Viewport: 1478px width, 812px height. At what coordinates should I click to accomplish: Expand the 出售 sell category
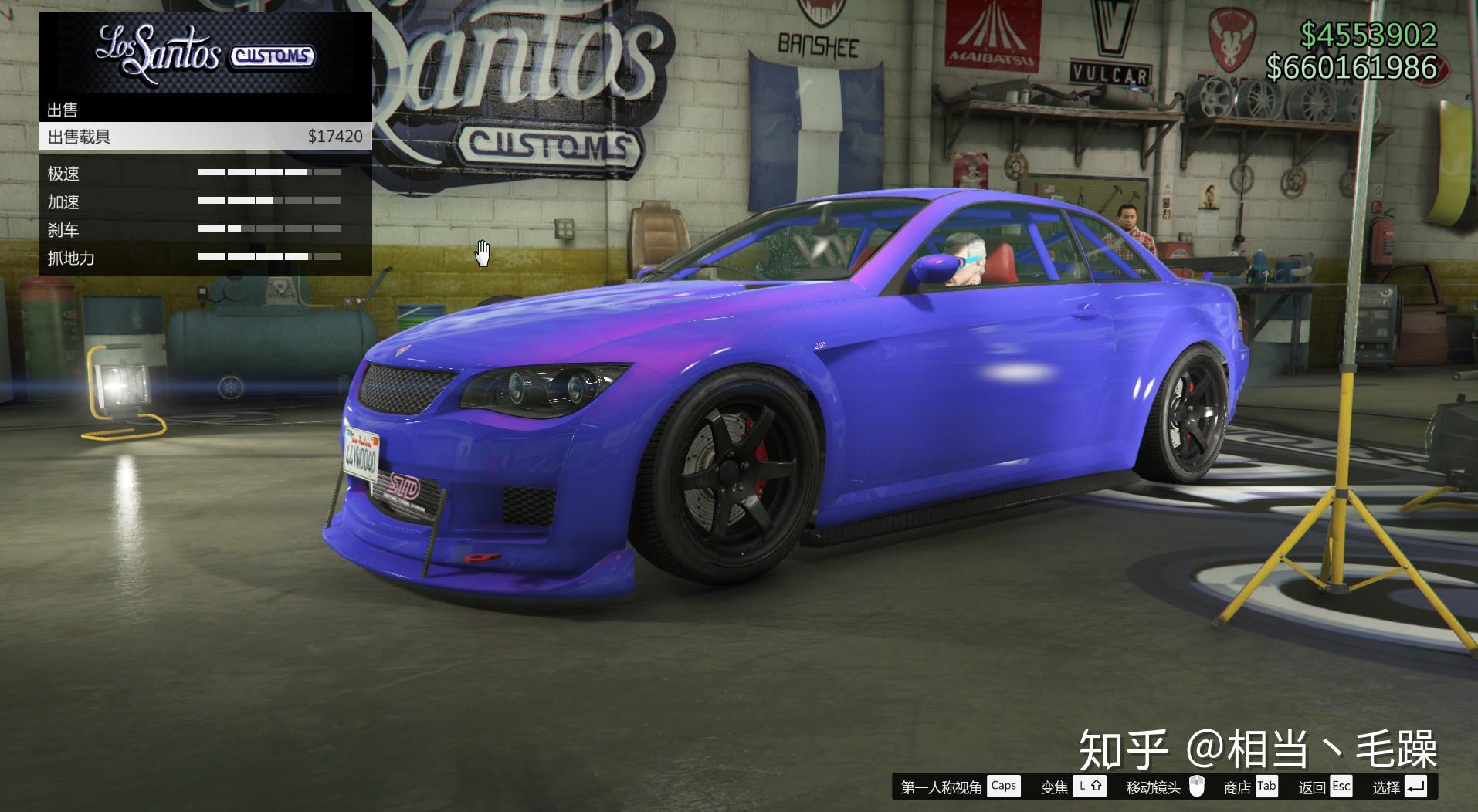(66, 110)
